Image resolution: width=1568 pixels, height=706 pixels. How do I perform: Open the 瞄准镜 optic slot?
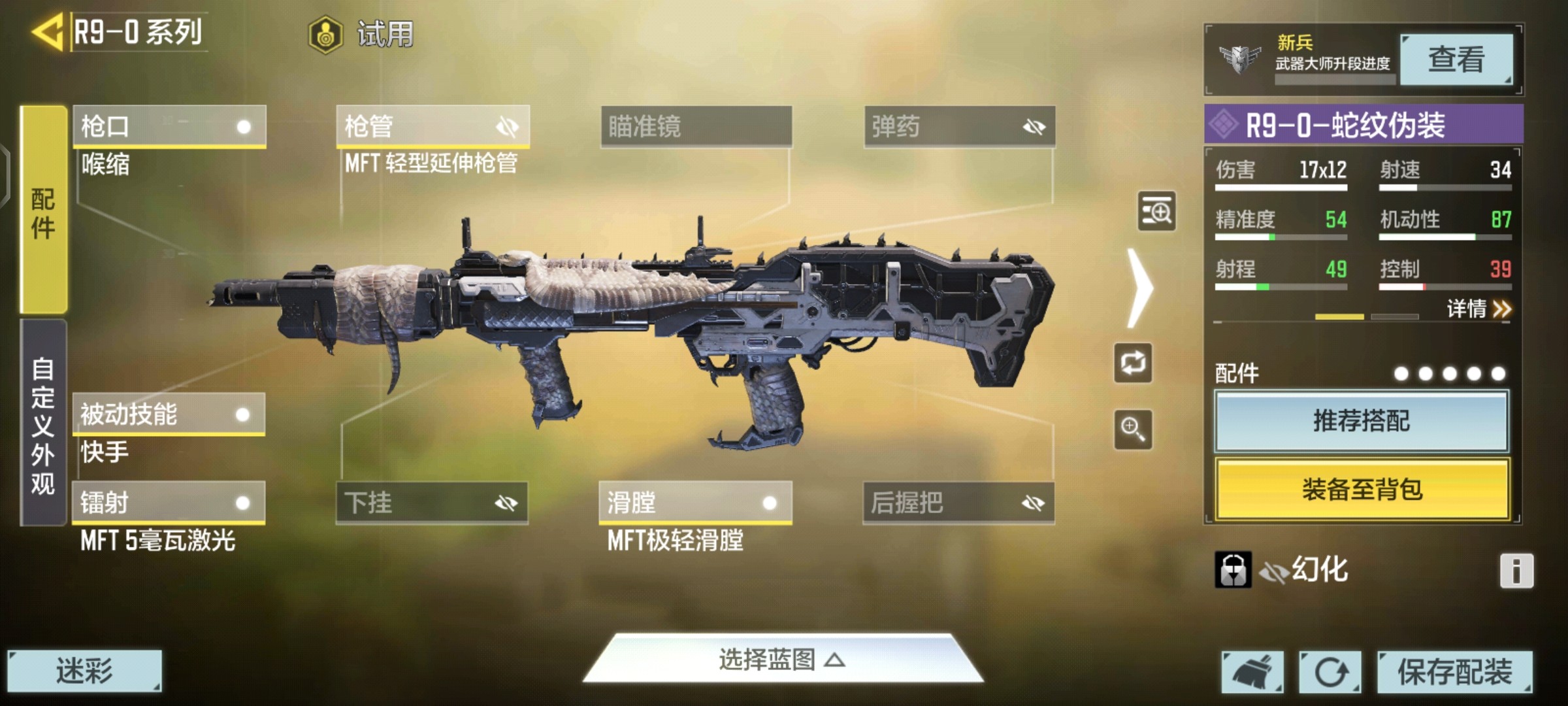[696, 126]
